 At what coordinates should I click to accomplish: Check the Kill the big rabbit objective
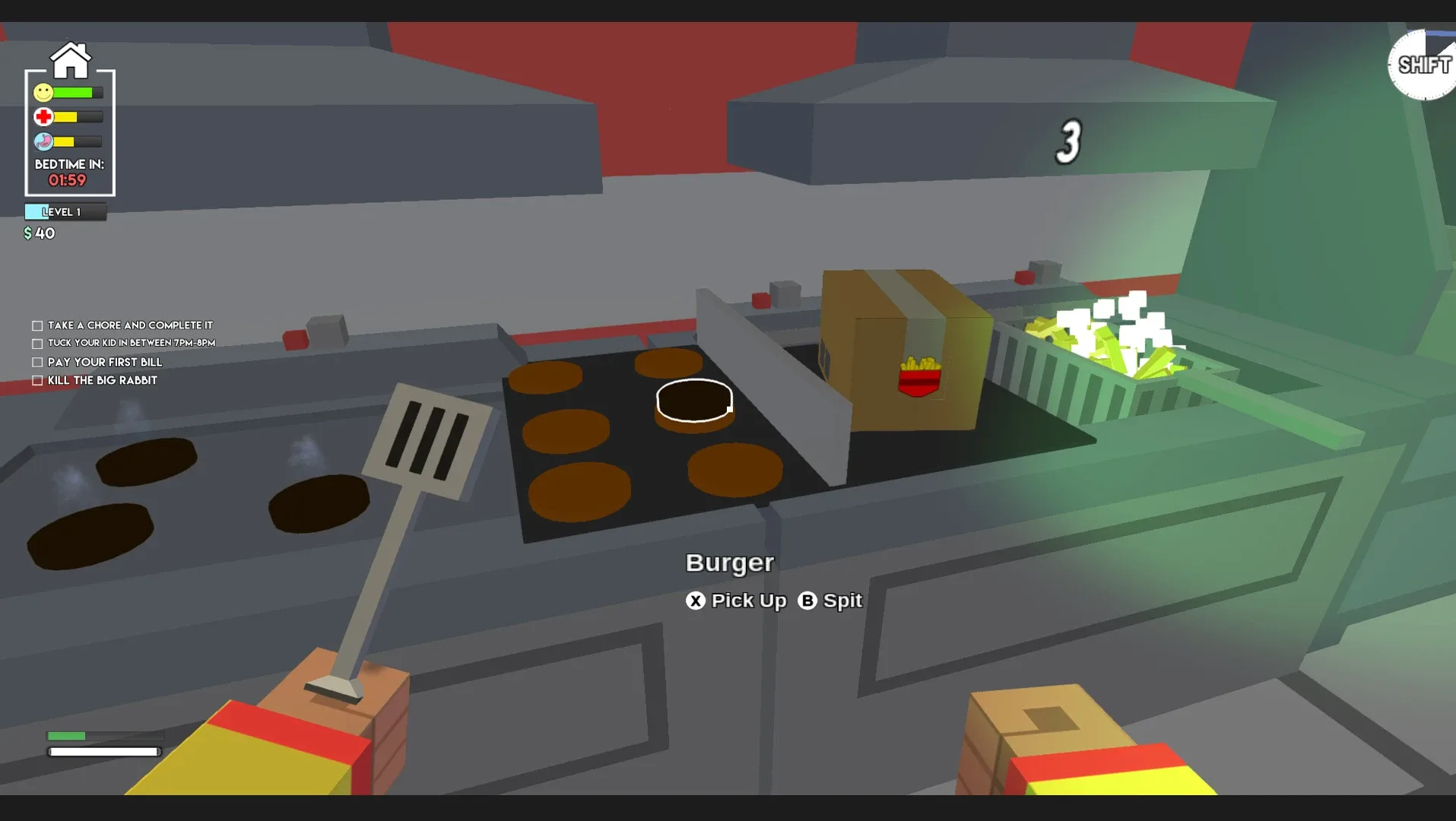[36, 380]
